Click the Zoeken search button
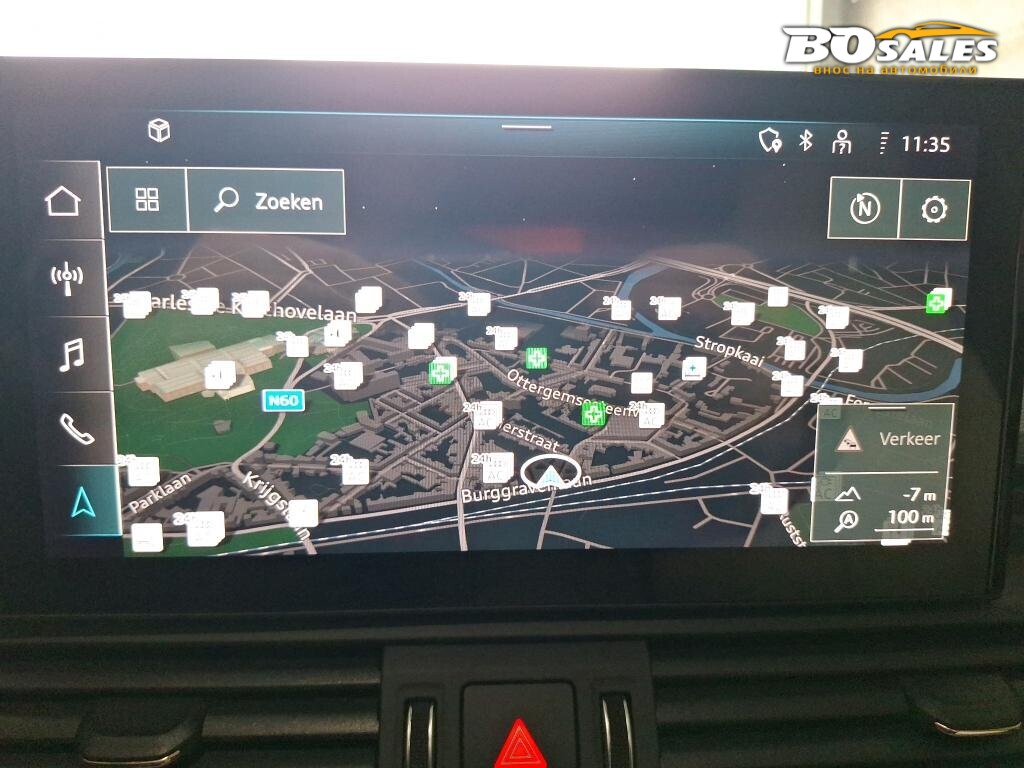The width and height of the screenshot is (1024, 768). [x=267, y=201]
